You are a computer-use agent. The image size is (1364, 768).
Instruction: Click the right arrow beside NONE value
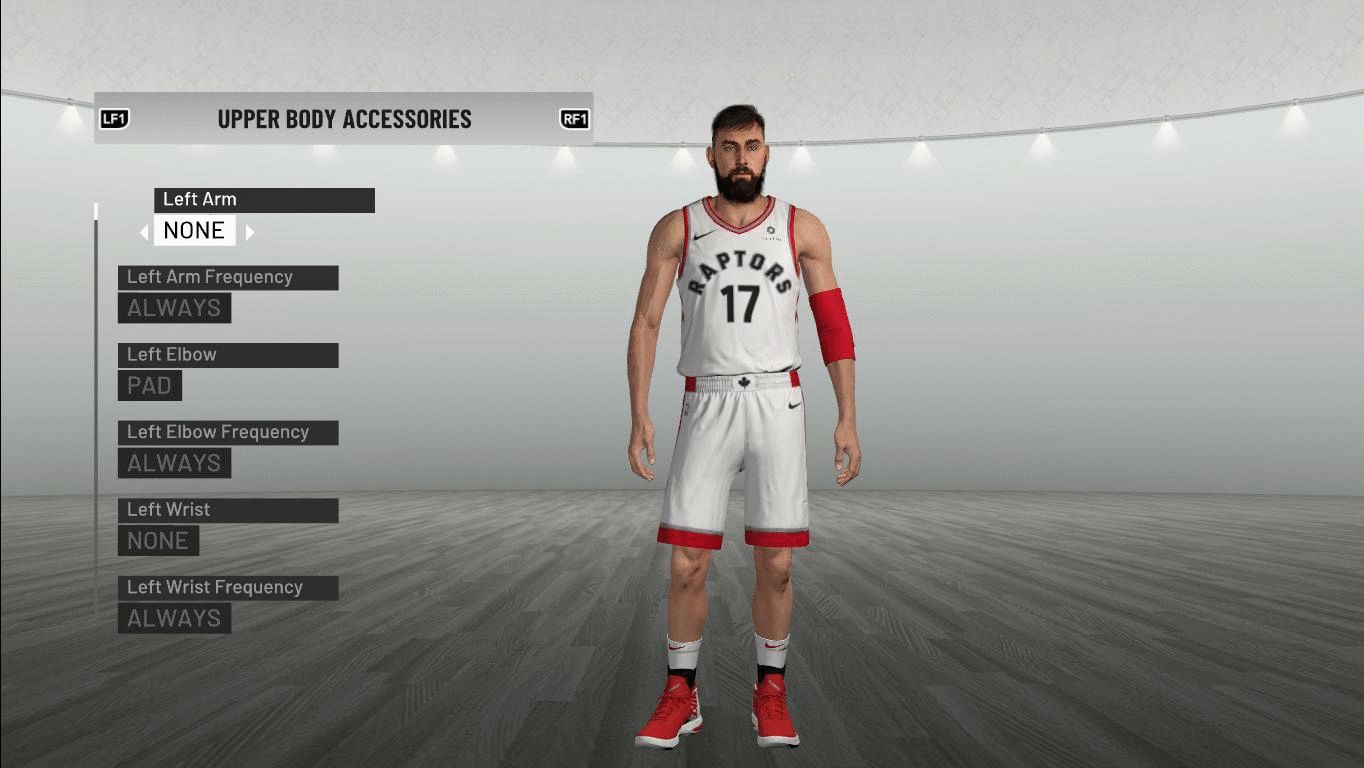250,232
